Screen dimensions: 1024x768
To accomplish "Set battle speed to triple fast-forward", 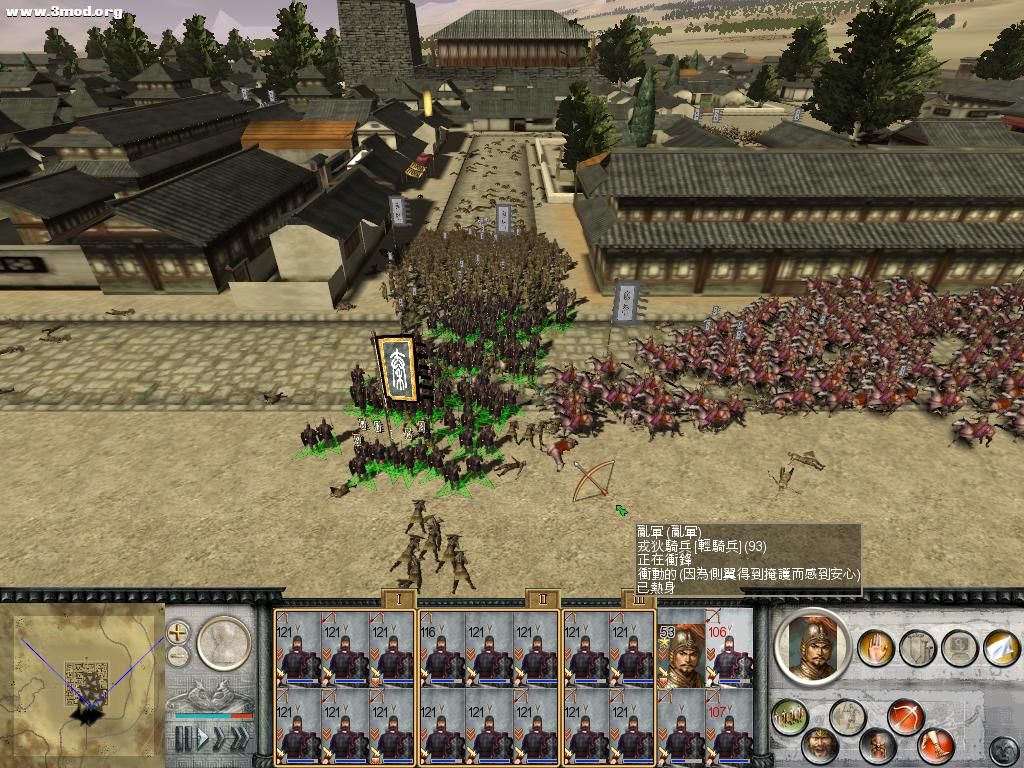I will (x=240, y=740).
